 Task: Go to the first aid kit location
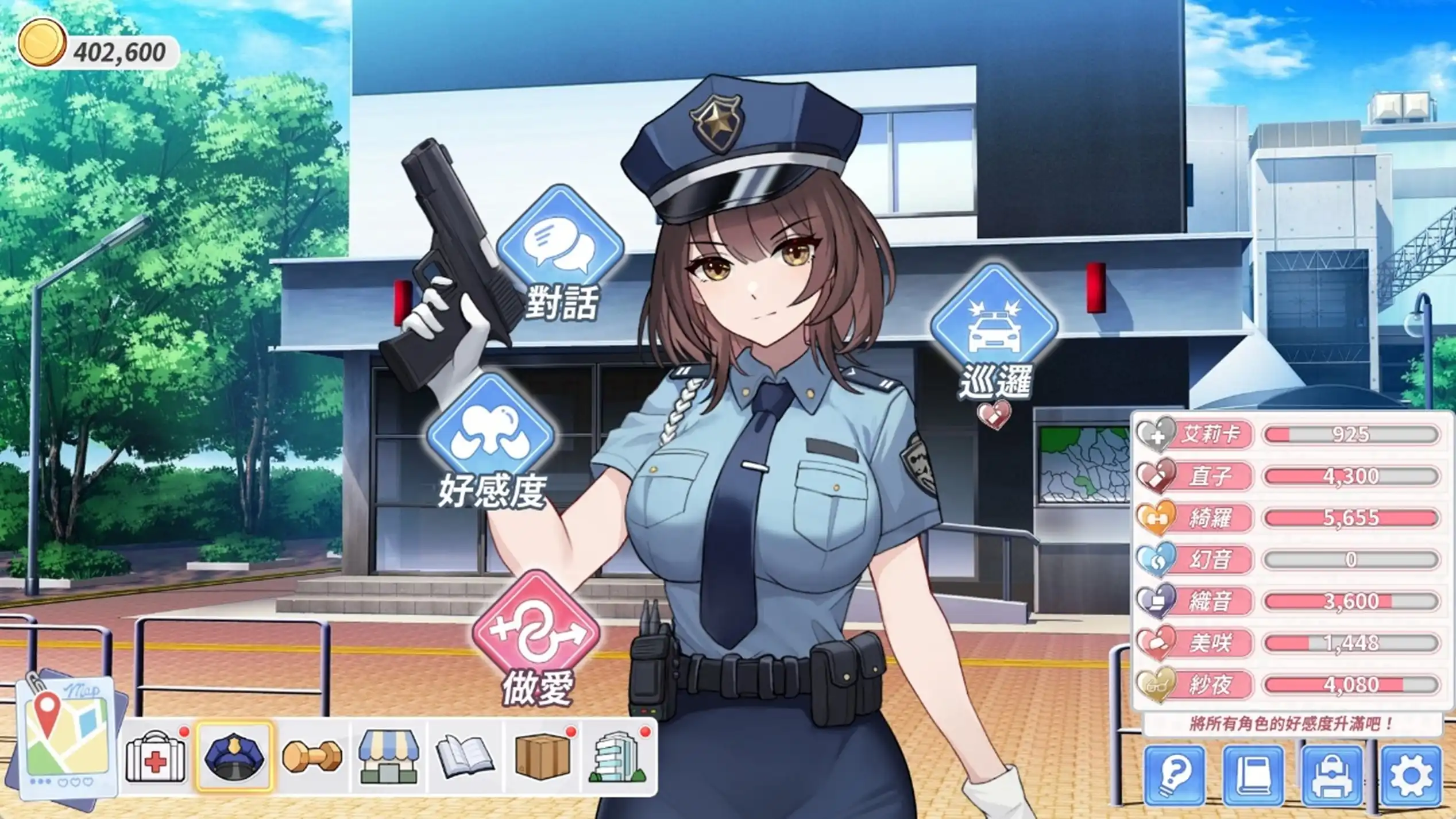[x=156, y=757]
